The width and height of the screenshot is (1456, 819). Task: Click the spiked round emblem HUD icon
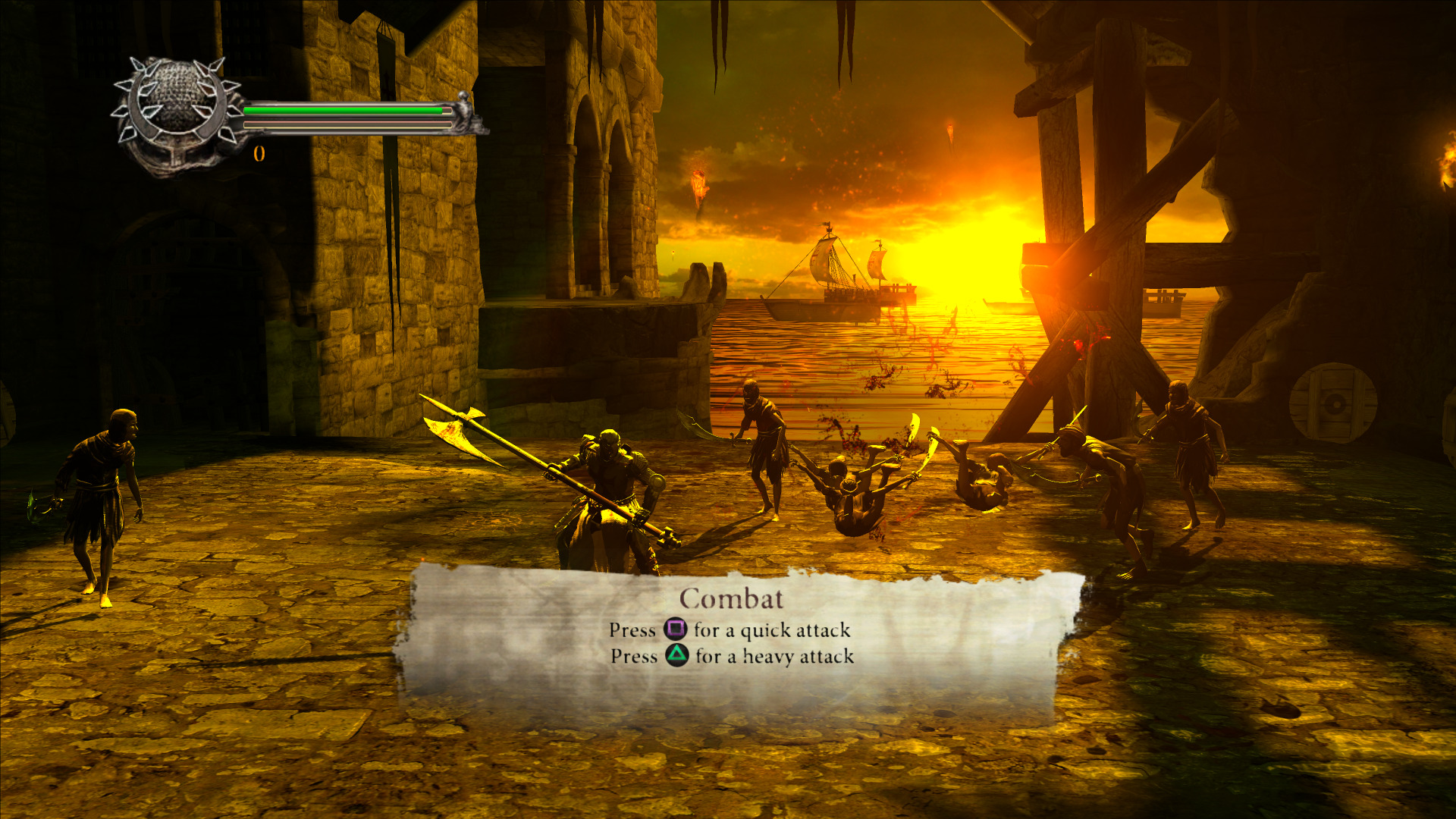(x=177, y=114)
